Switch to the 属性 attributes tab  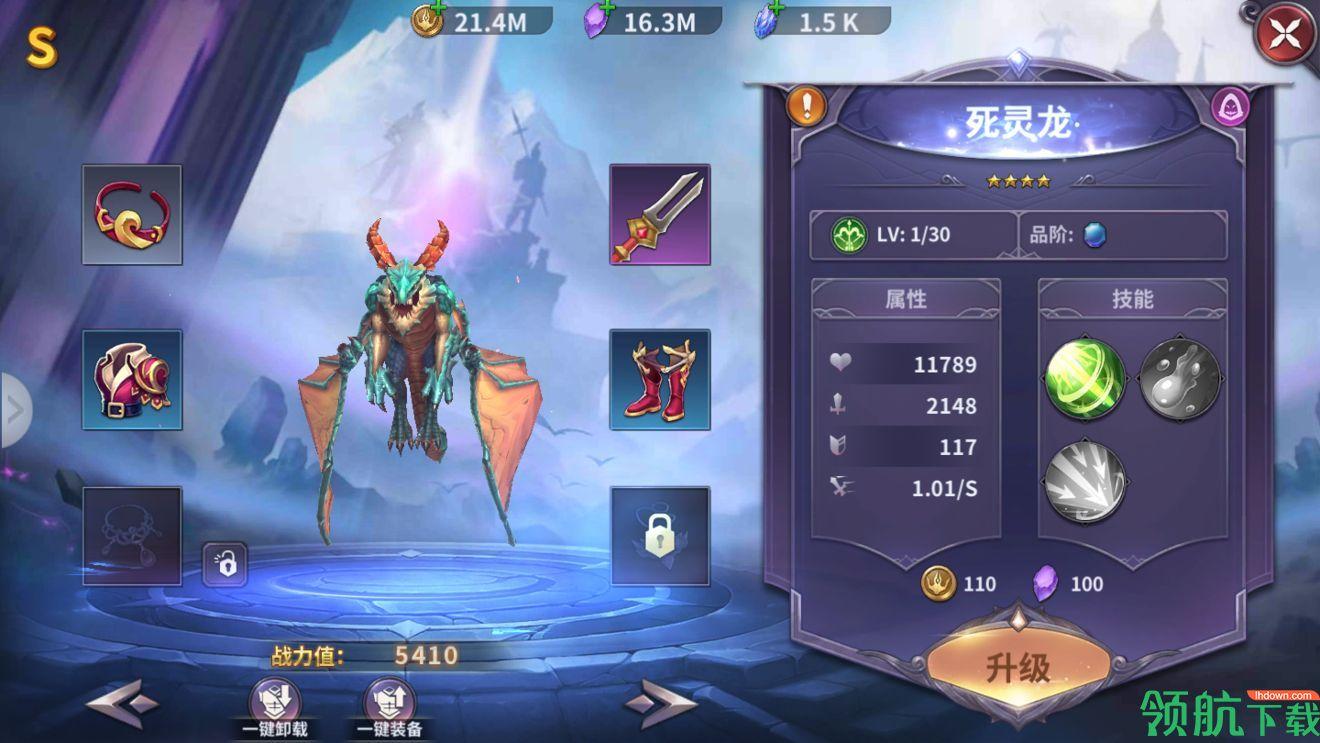click(908, 299)
